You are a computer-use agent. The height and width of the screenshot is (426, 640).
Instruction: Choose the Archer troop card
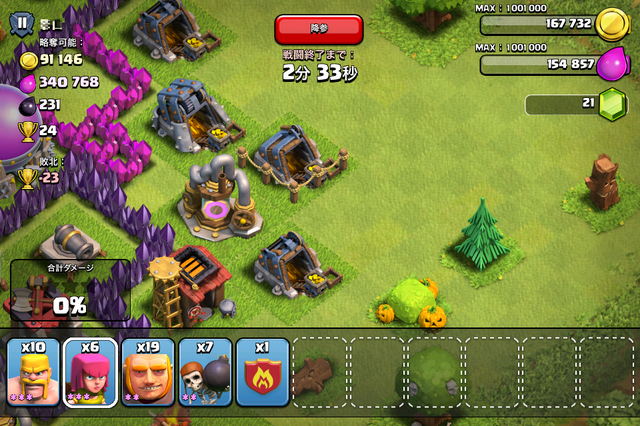[x=91, y=372]
